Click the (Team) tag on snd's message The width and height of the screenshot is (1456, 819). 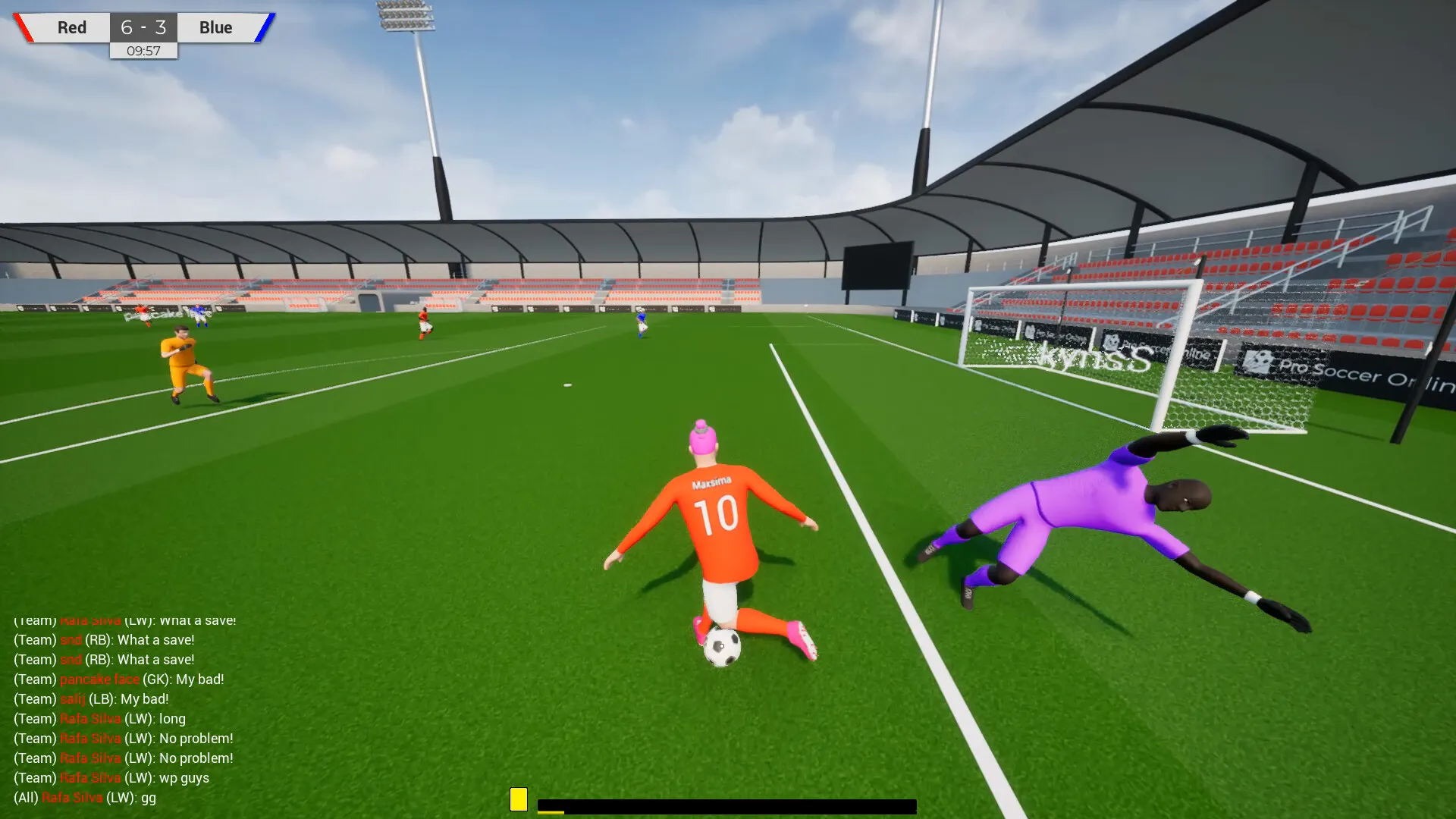point(34,639)
